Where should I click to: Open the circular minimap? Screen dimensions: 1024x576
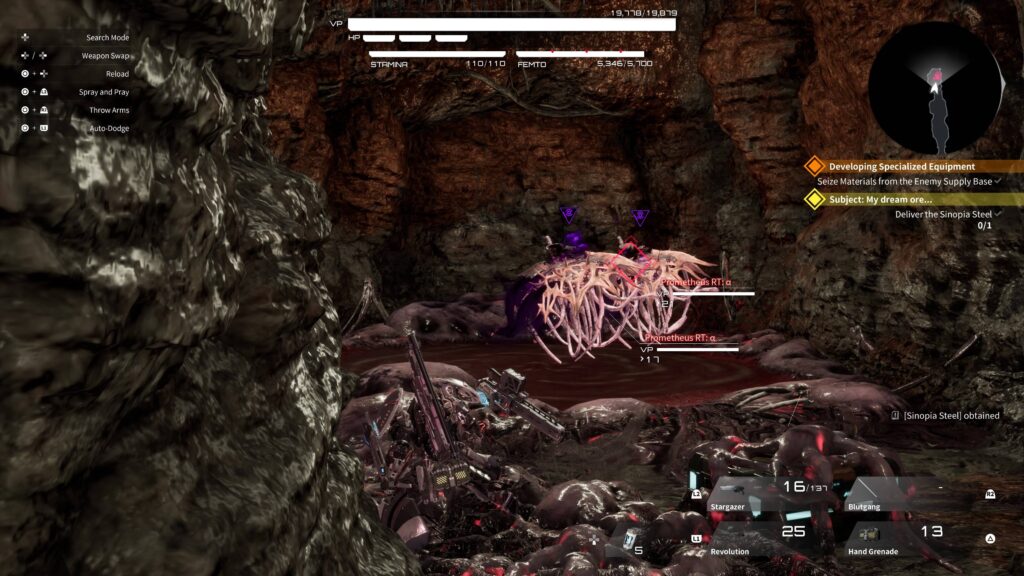pyautogui.click(x=935, y=88)
